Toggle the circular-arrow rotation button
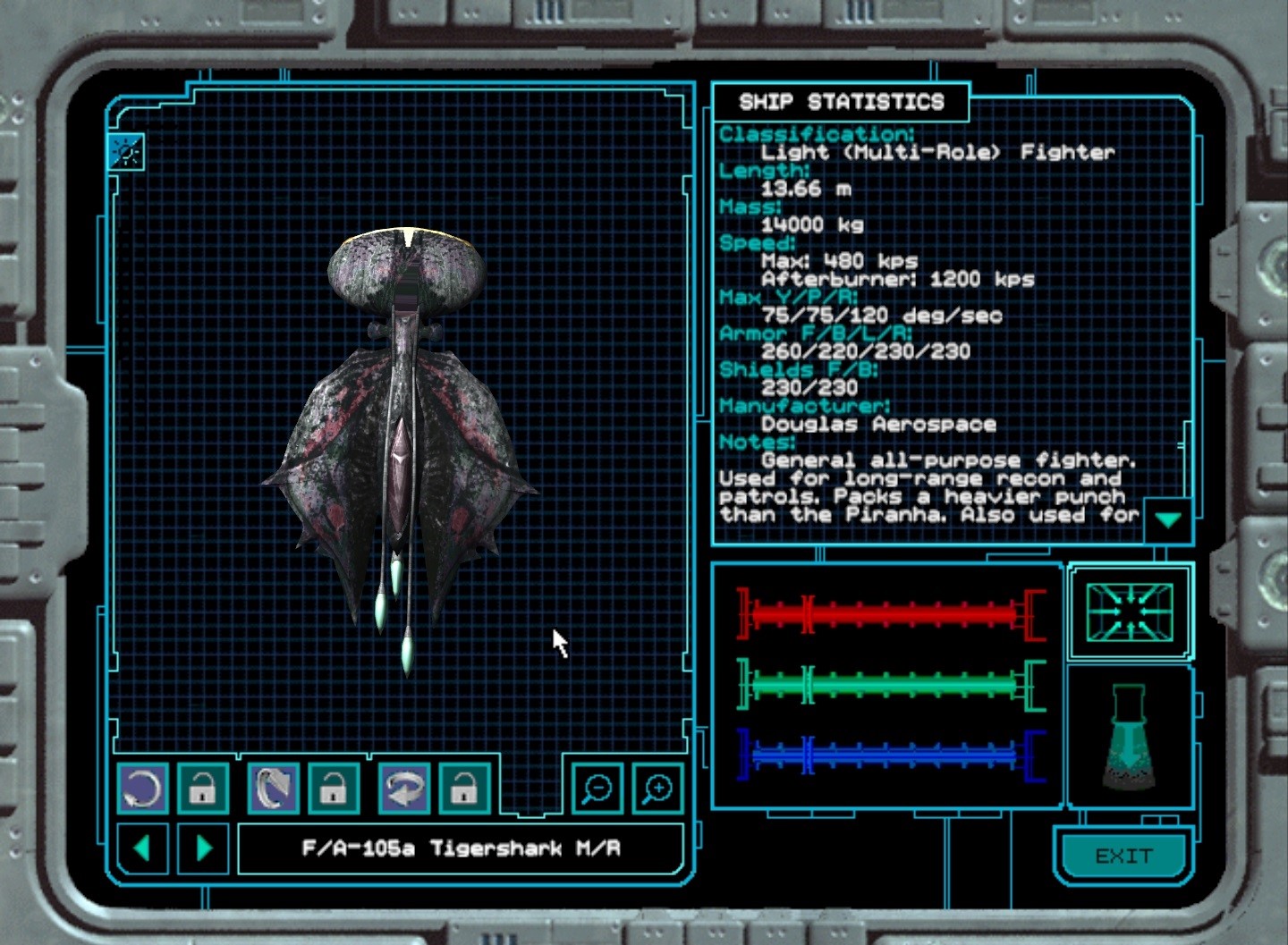The height and width of the screenshot is (945, 1288). point(142,789)
